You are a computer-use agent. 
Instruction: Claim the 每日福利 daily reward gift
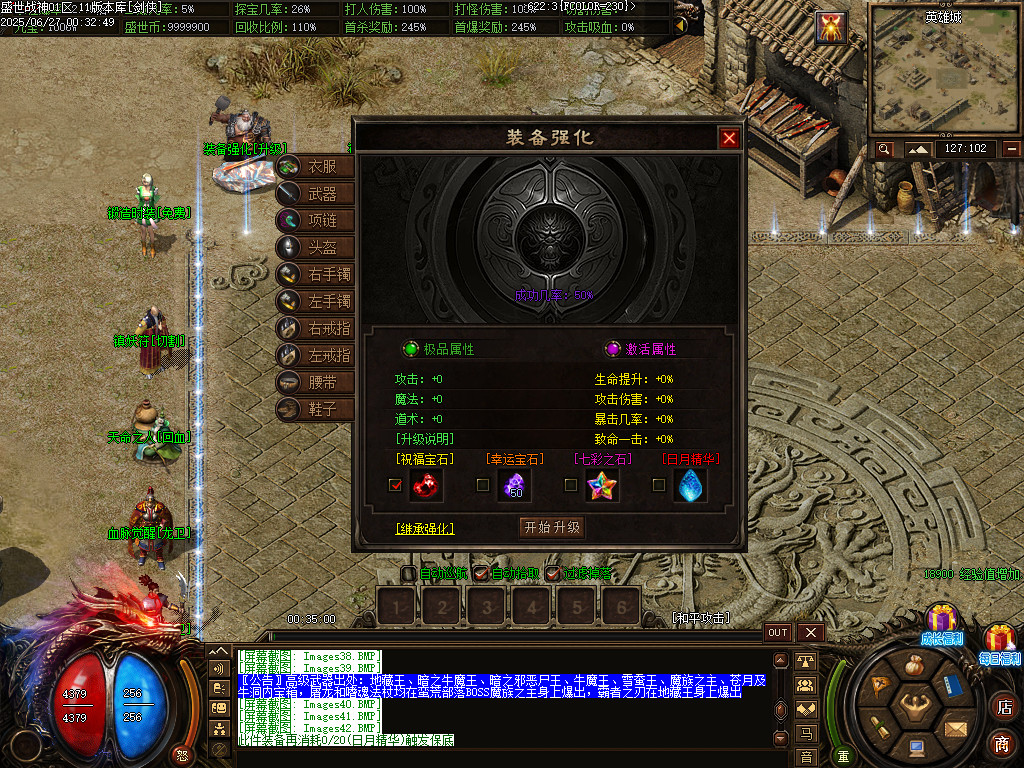[1000, 640]
